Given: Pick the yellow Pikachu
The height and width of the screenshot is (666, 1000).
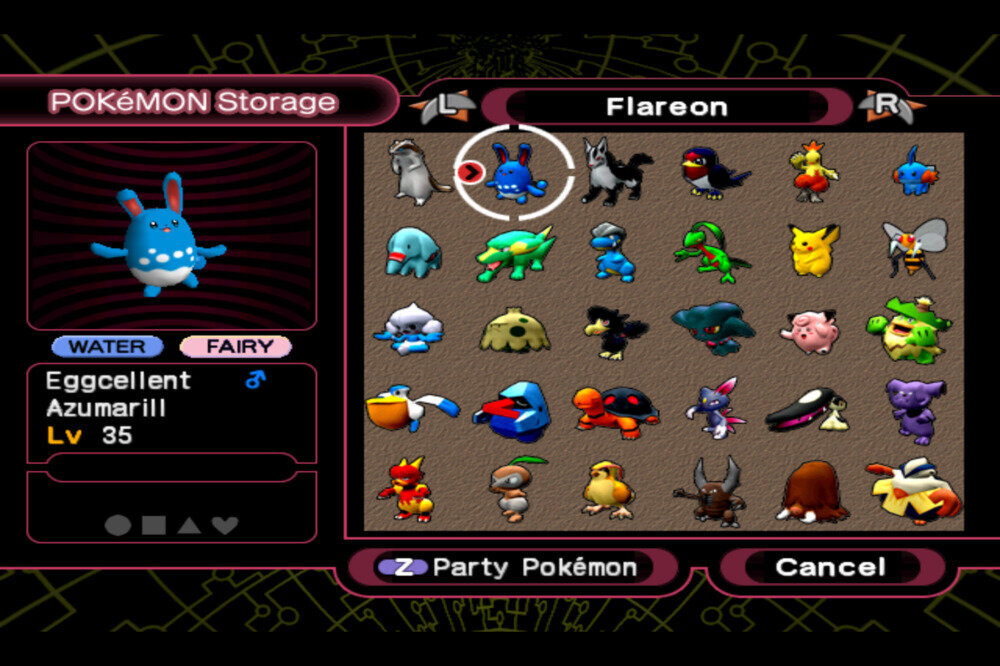Looking at the screenshot, I should [813, 250].
